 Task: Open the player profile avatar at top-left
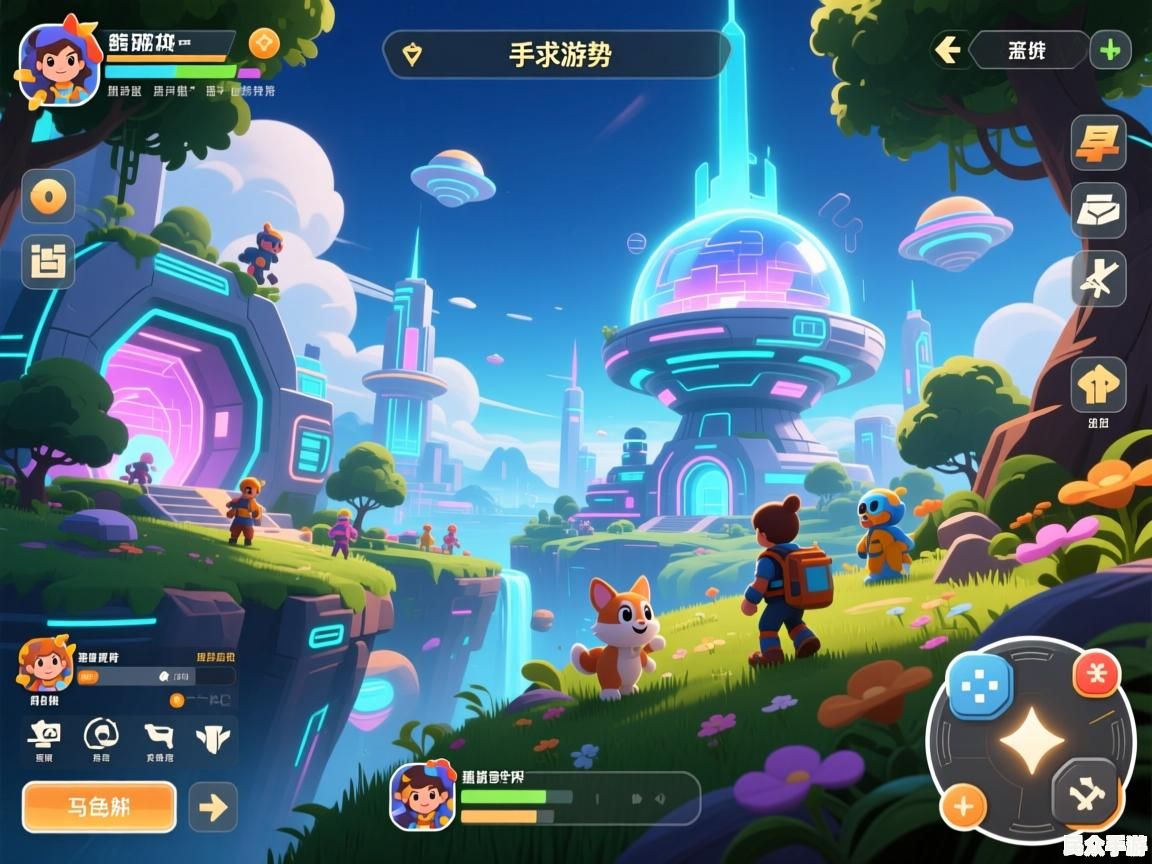point(60,63)
